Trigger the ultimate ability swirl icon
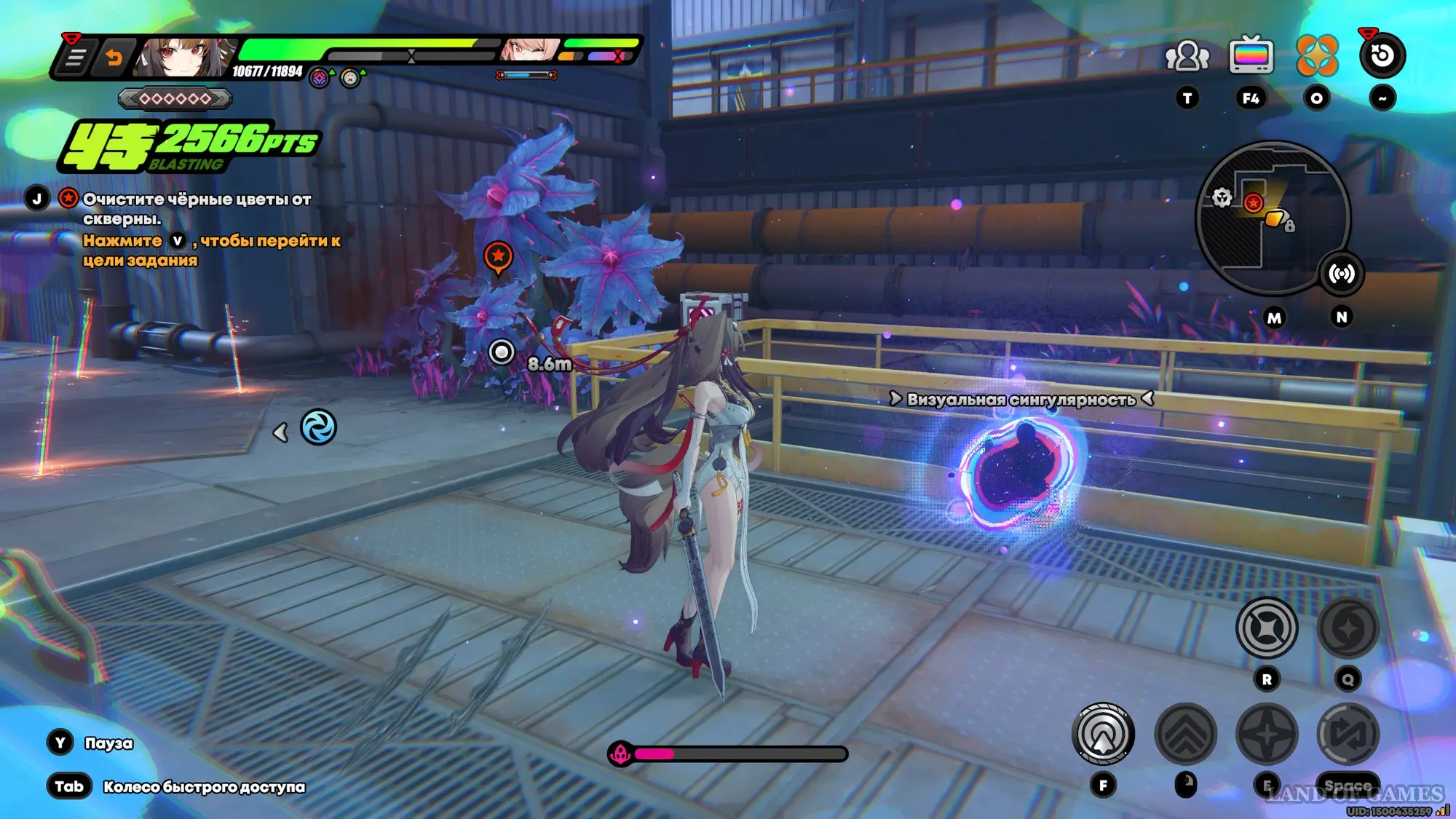Screen dimensions: 1456x819 [x=1348, y=628]
